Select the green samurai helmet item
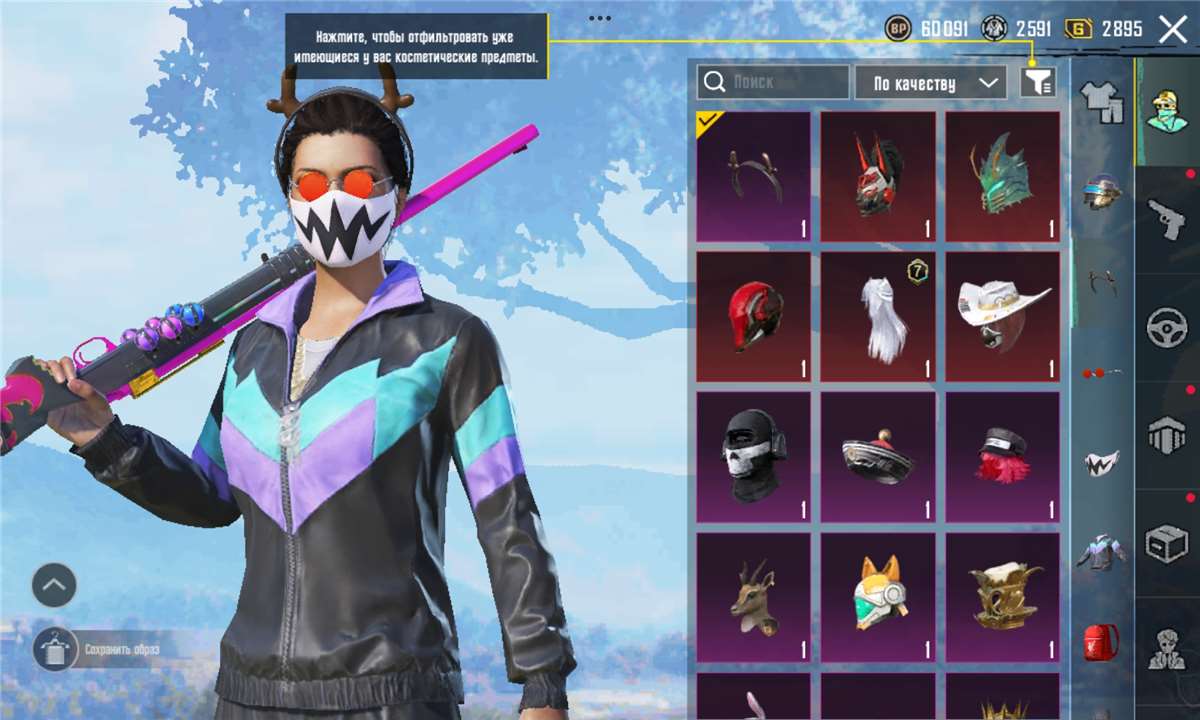The height and width of the screenshot is (720, 1200). click(1002, 176)
